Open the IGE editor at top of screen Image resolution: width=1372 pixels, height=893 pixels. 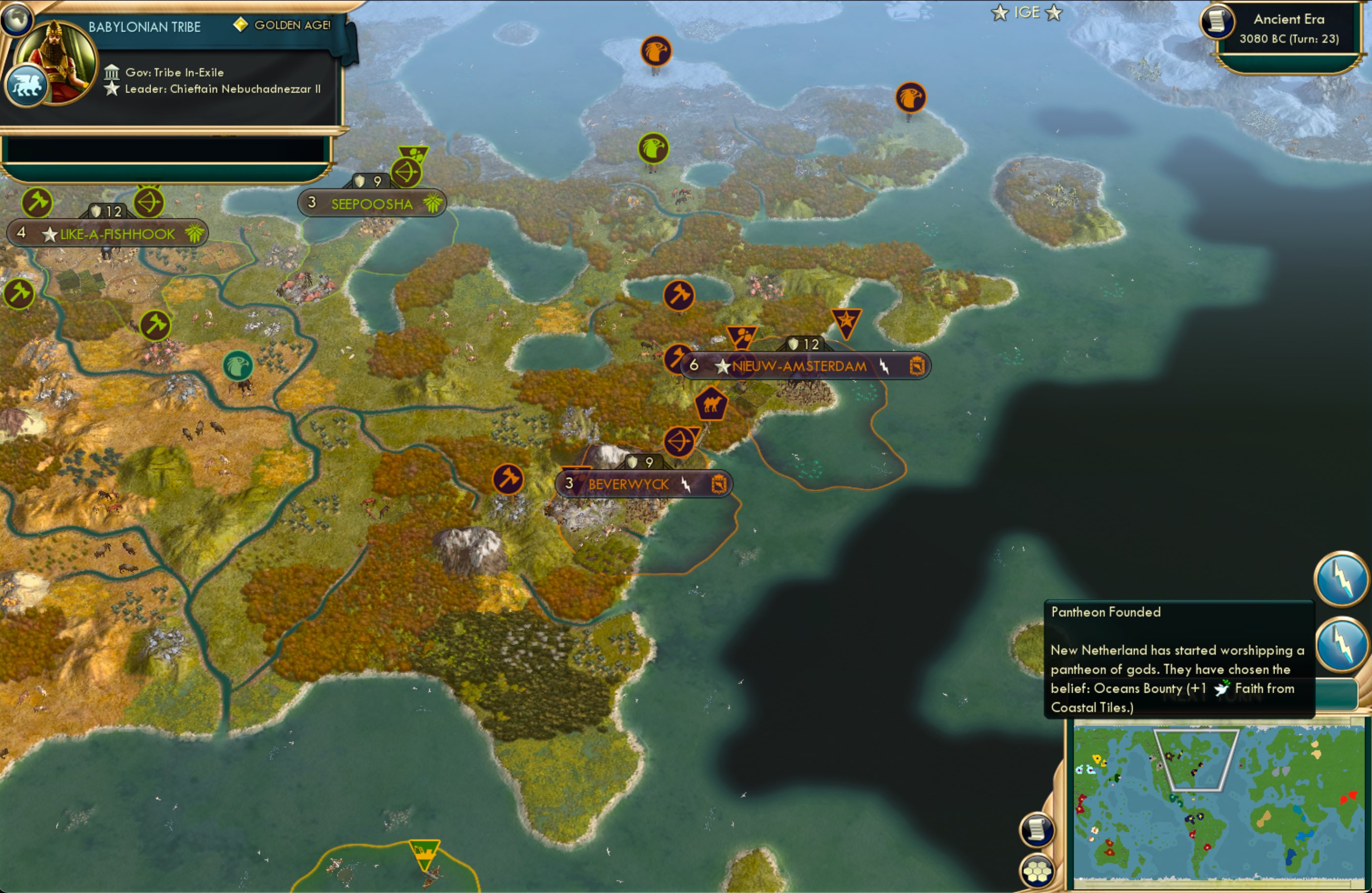(1025, 12)
